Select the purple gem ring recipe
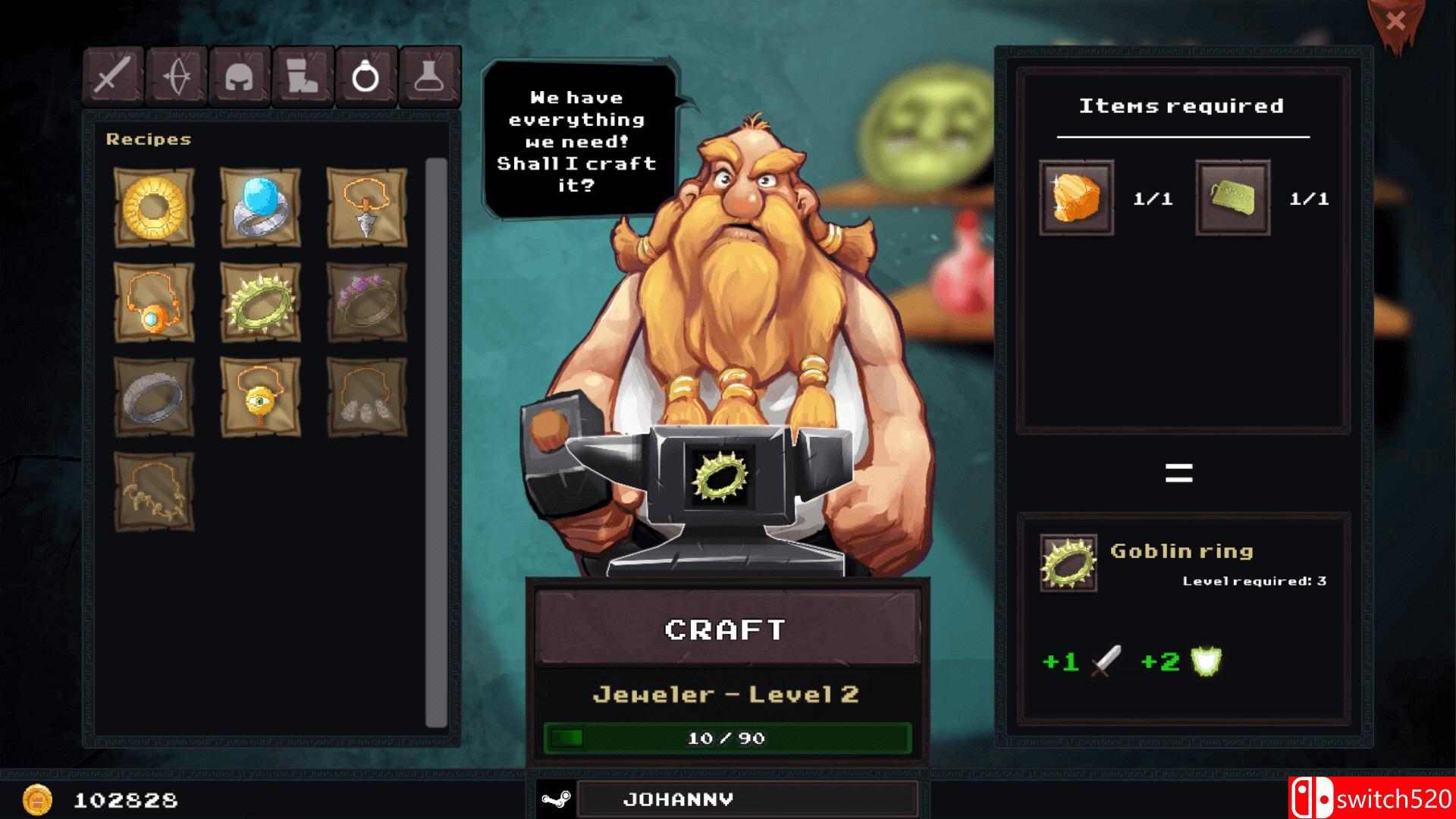The height and width of the screenshot is (819, 1456). (366, 302)
